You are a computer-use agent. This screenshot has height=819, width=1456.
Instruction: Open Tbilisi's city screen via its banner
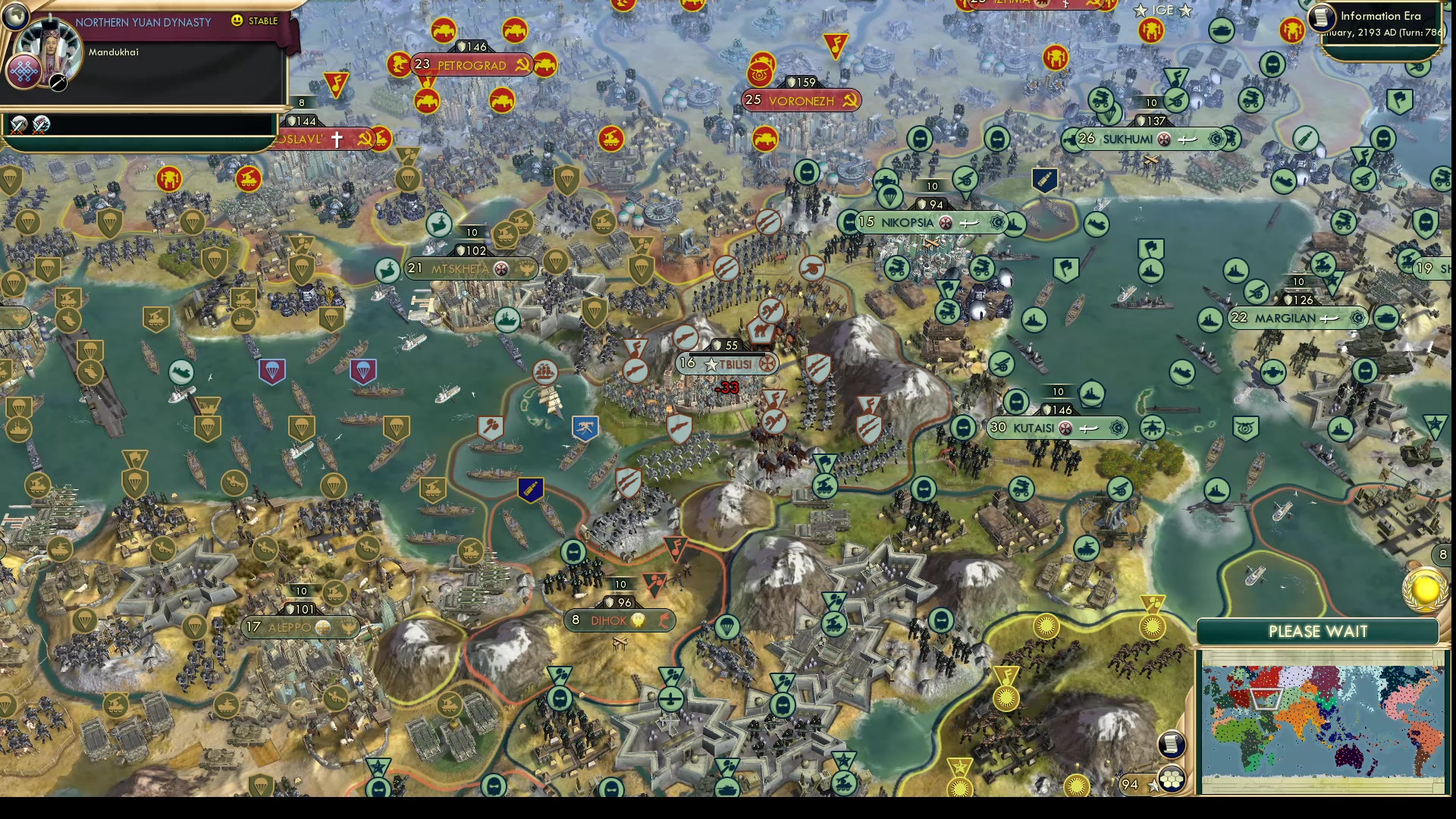tap(726, 364)
